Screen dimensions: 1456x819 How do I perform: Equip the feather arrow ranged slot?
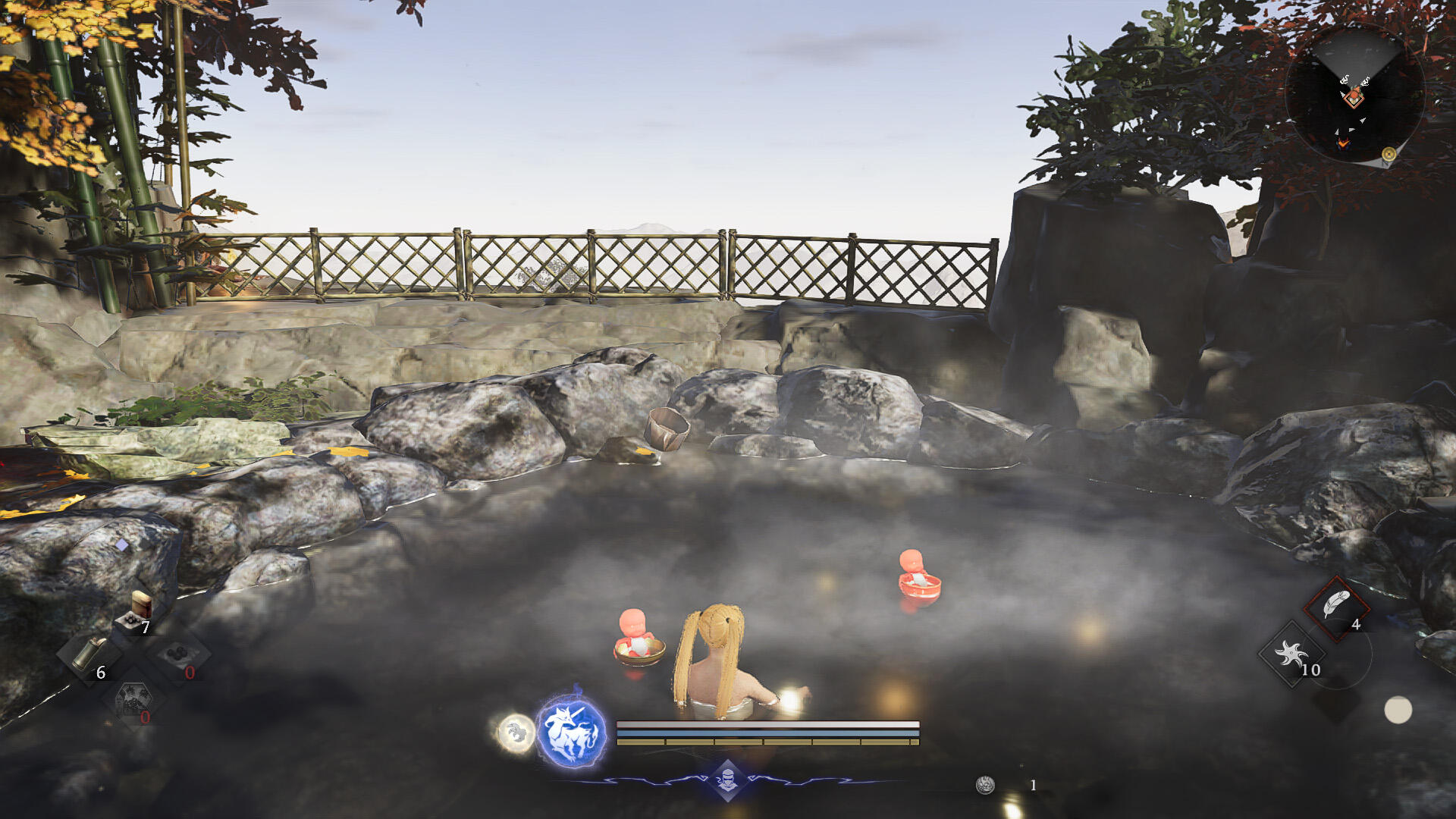1336,607
